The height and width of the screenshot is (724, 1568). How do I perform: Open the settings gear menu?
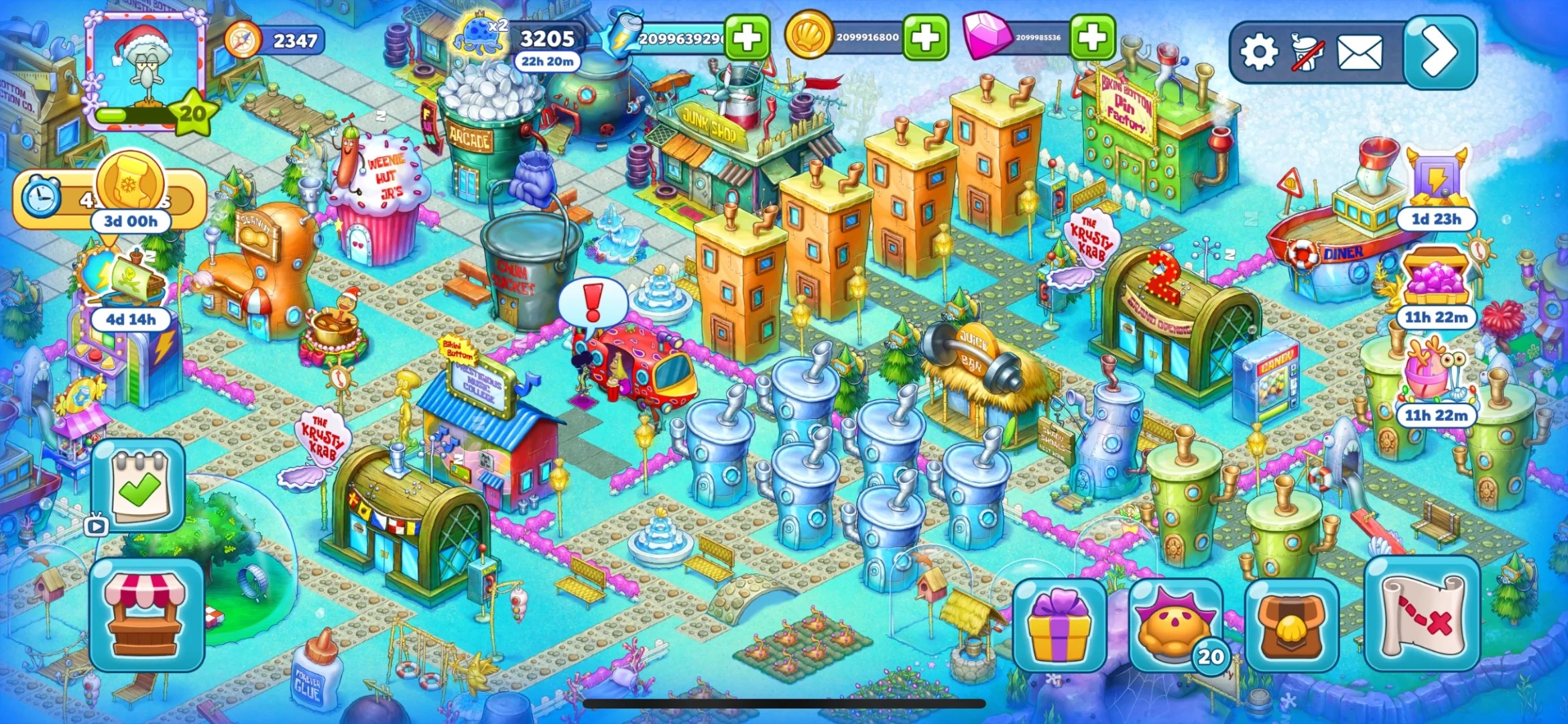(1258, 53)
